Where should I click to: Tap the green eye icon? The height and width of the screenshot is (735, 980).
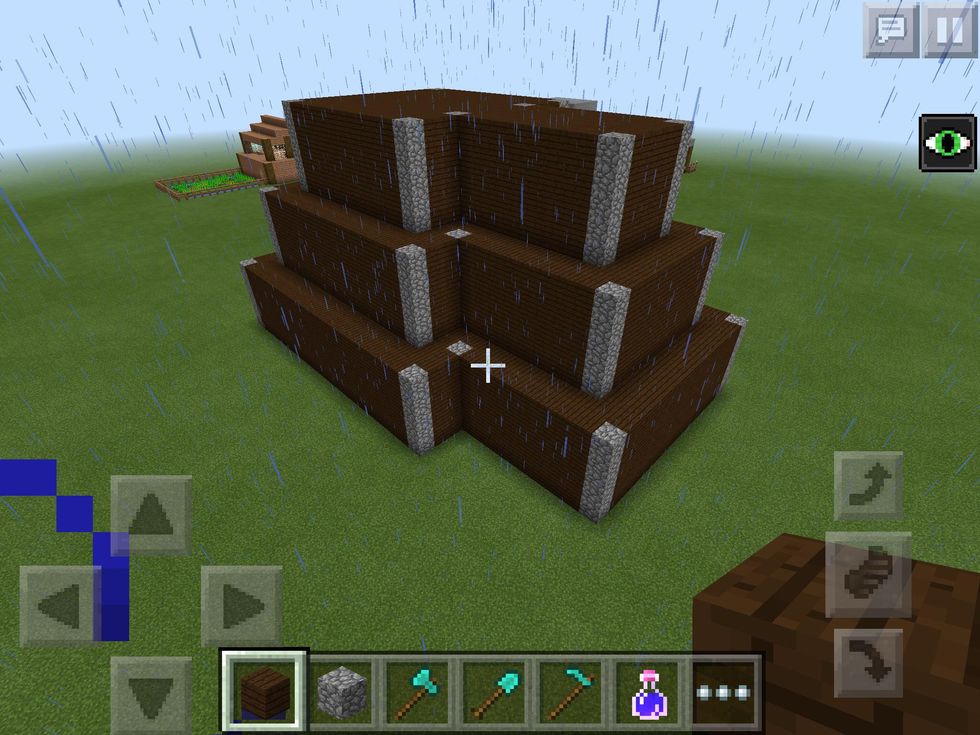pos(947,144)
